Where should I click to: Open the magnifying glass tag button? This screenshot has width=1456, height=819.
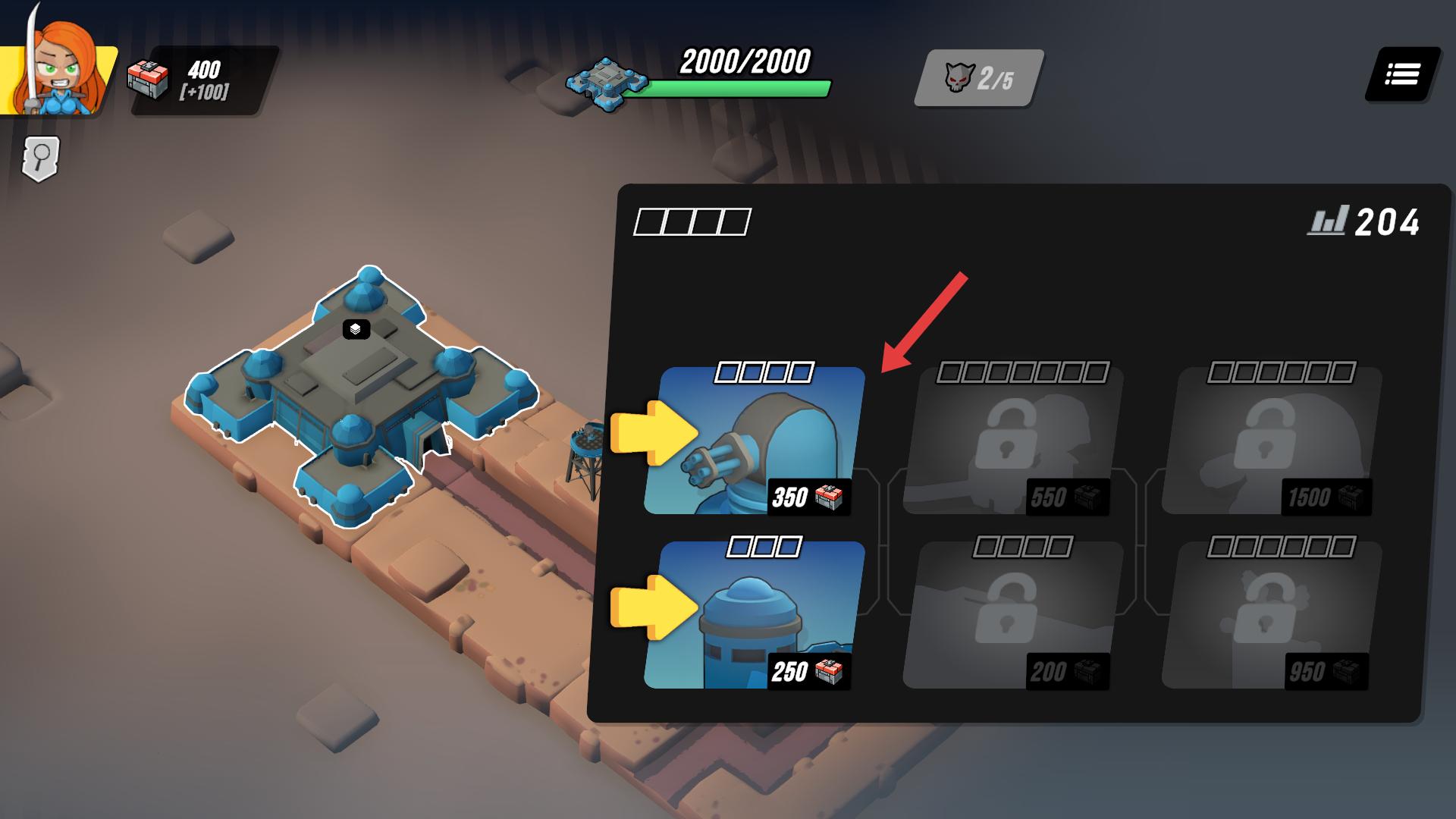(41, 158)
